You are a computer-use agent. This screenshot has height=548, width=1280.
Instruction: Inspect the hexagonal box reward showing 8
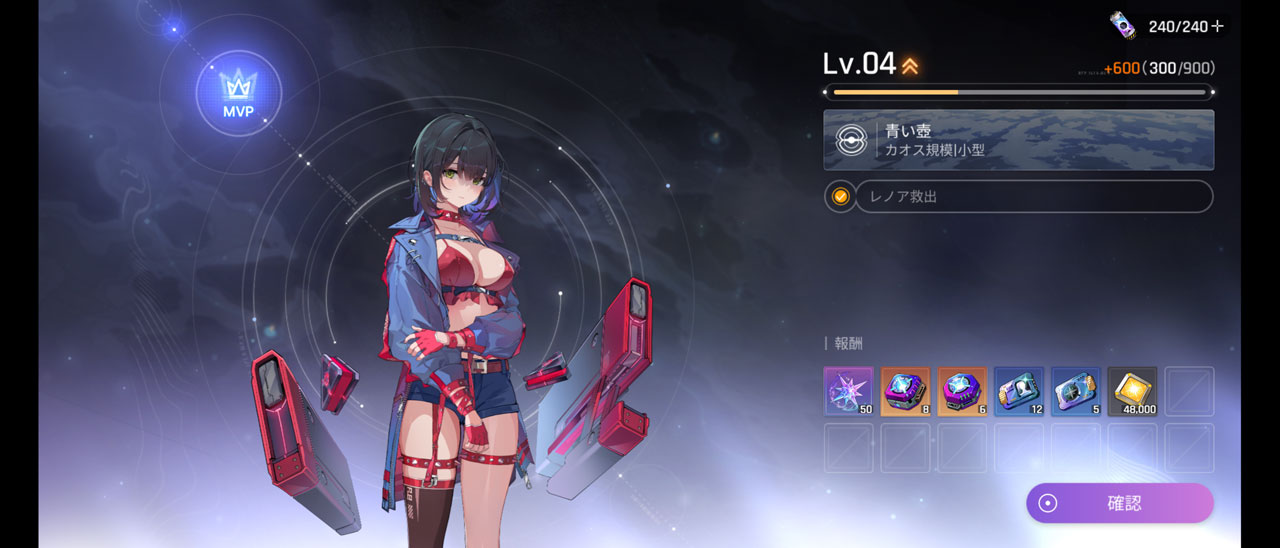(x=905, y=391)
